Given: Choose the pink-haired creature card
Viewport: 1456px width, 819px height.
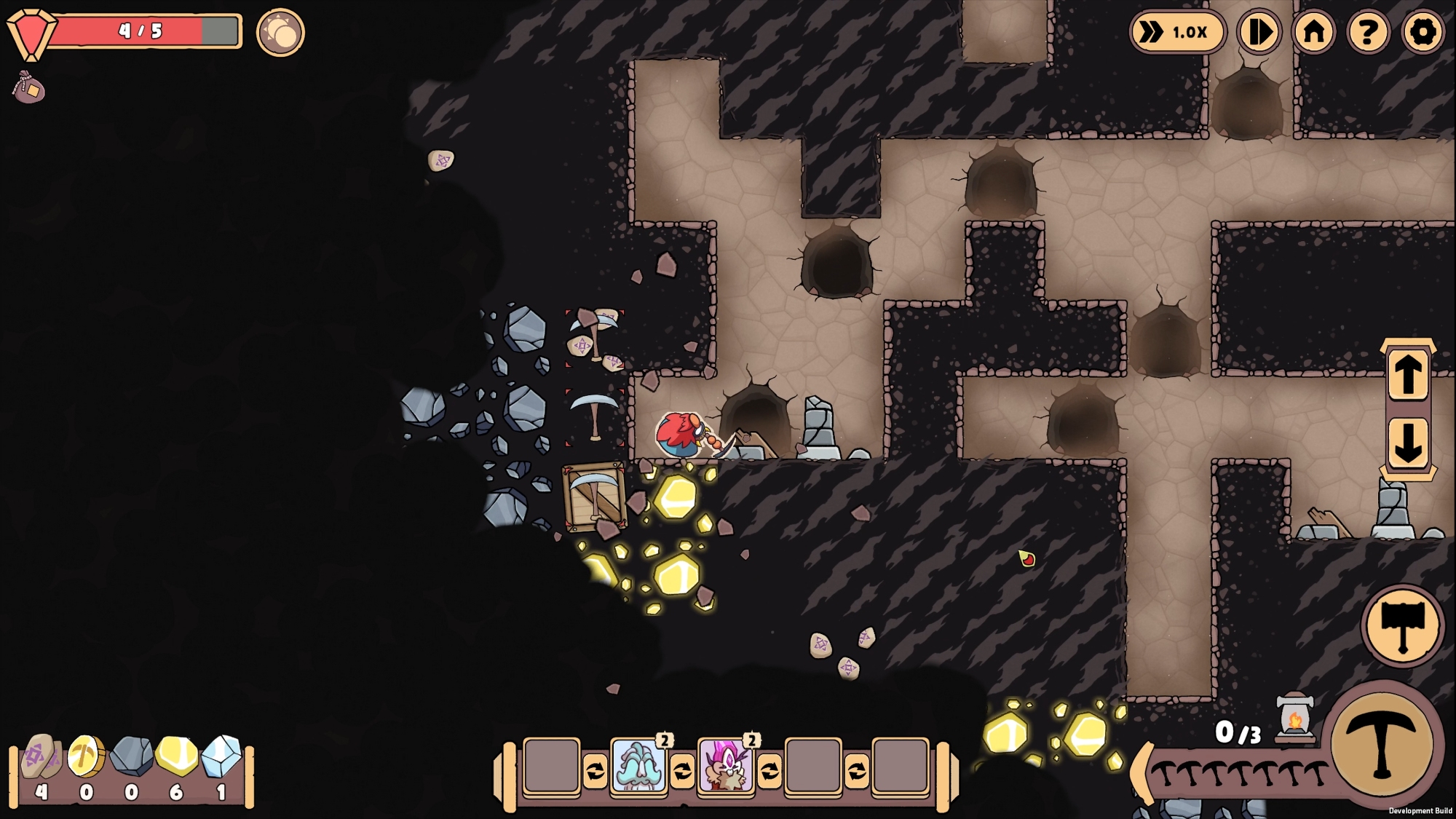Looking at the screenshot, I should [x=726, y=766].
